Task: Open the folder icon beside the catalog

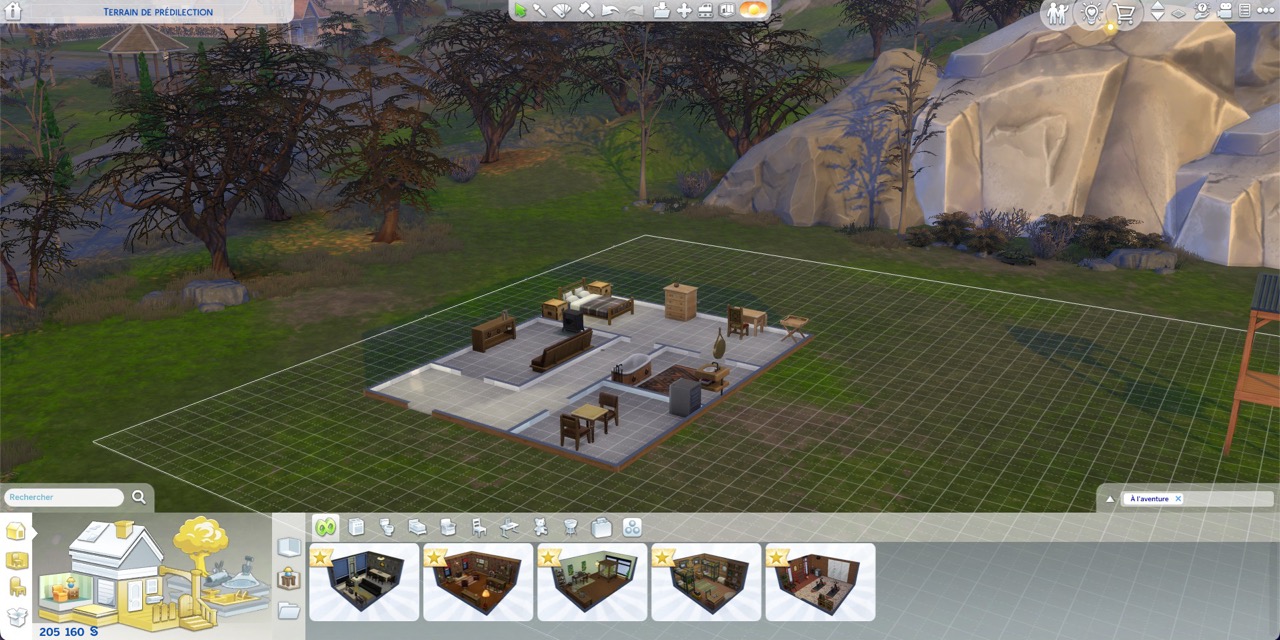Action: pos(289,610)
